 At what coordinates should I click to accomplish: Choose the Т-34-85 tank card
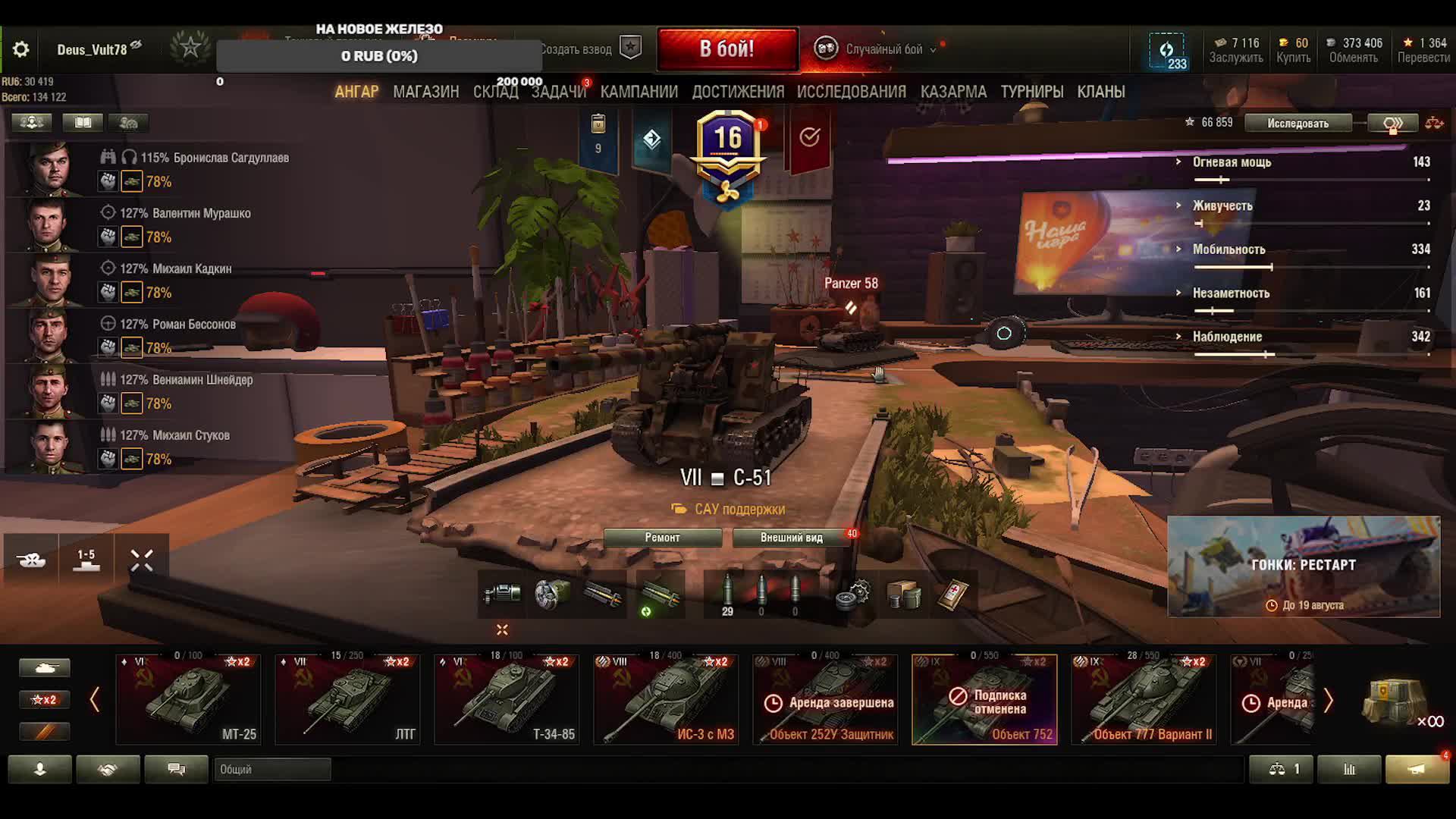[507, 699]
